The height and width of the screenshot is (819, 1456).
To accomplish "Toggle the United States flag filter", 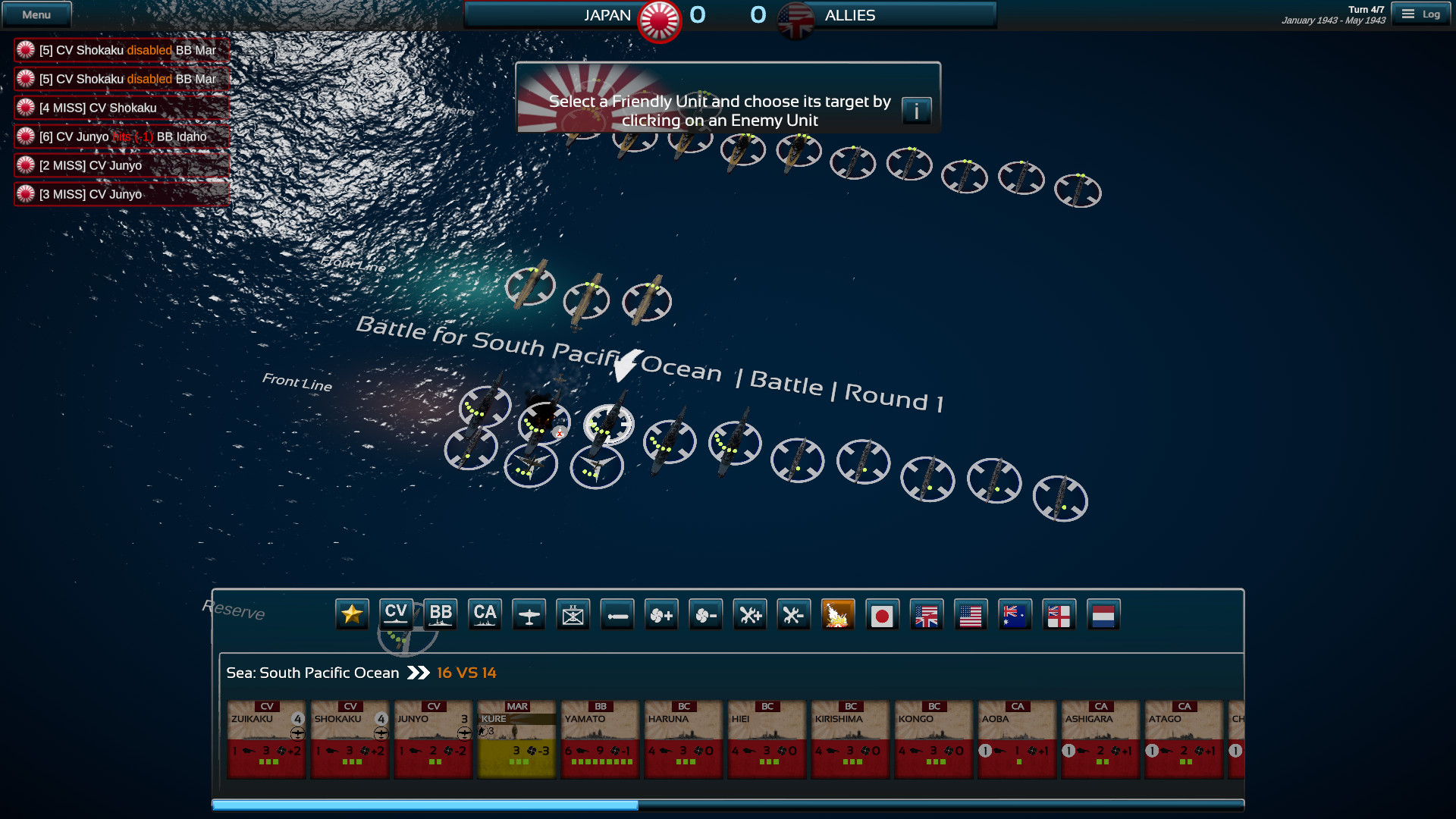I will tap(971, 614).
